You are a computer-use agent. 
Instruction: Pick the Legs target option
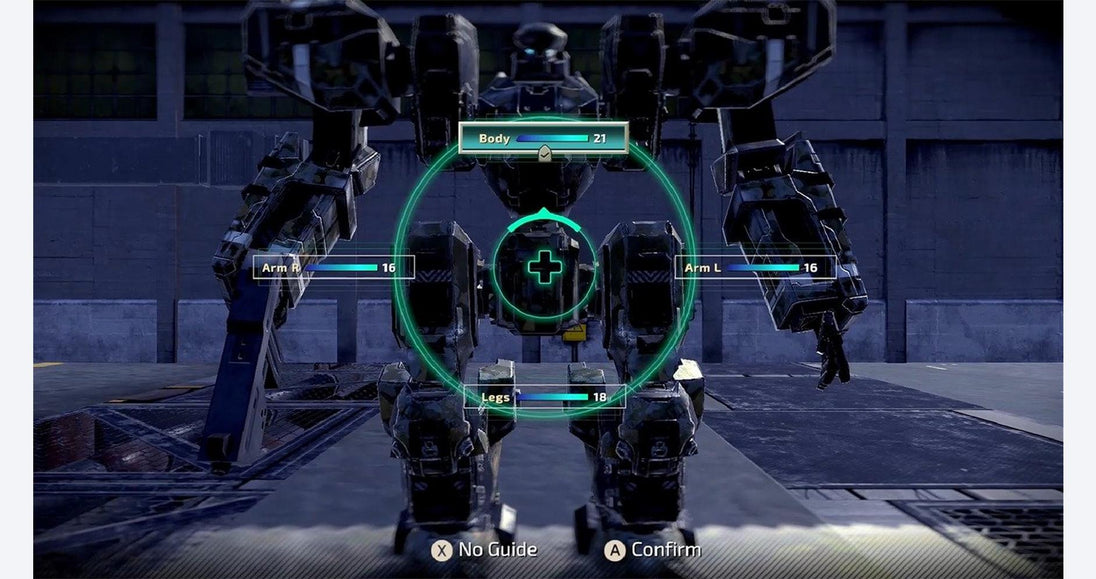point(545,397)
